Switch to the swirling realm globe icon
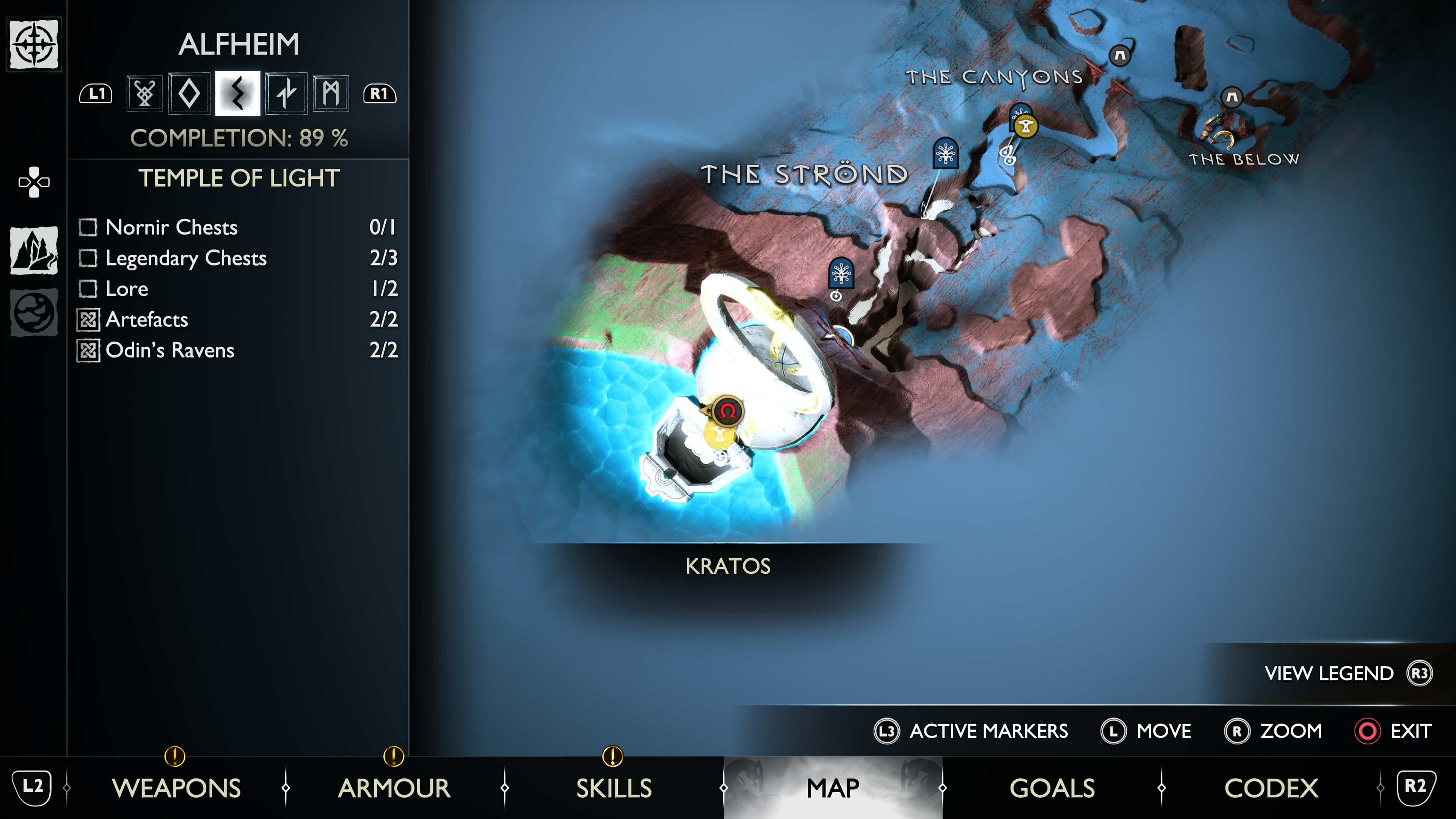The image size is (1456, 819). click(34, 312)
